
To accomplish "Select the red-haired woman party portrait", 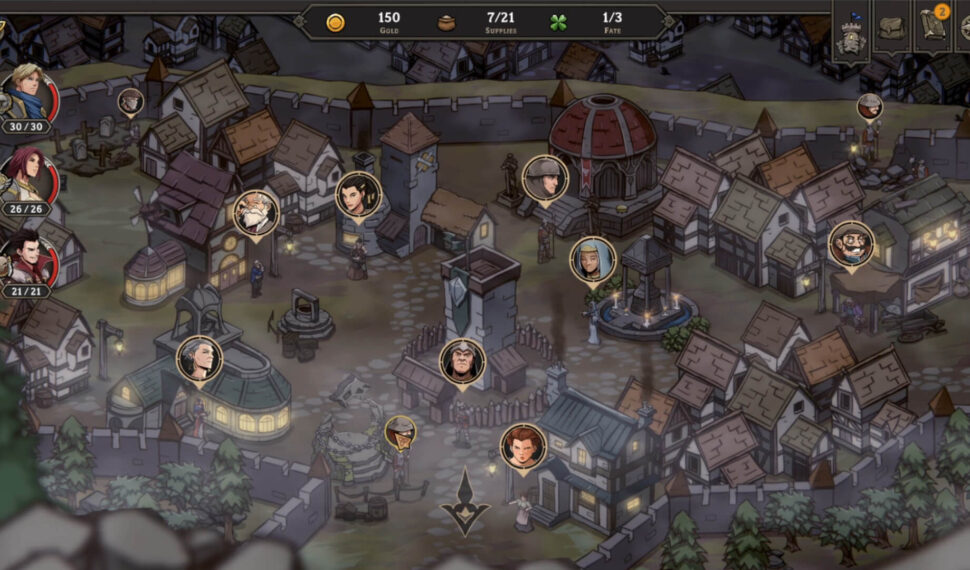I will [x=26, y=177].
